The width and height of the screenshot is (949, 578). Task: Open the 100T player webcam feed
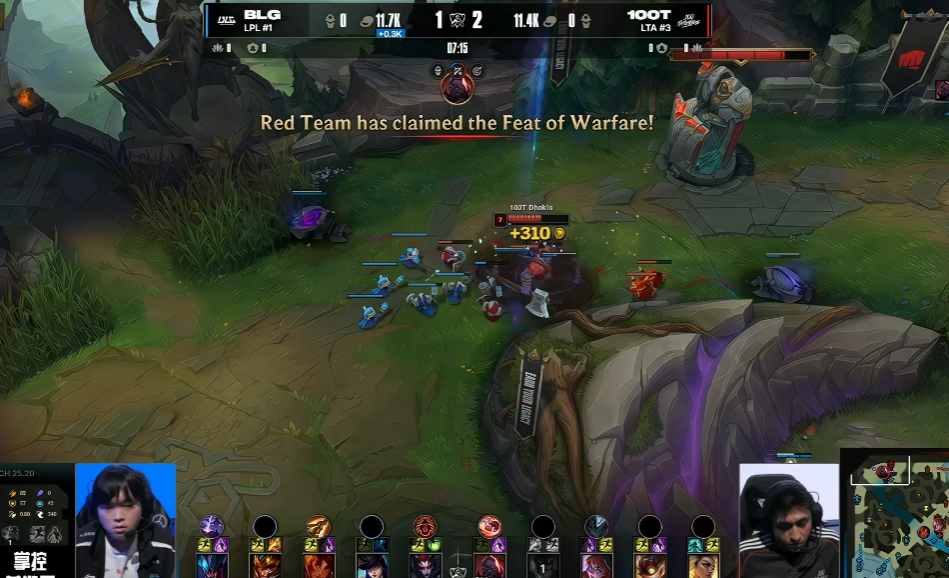point(788,520)
